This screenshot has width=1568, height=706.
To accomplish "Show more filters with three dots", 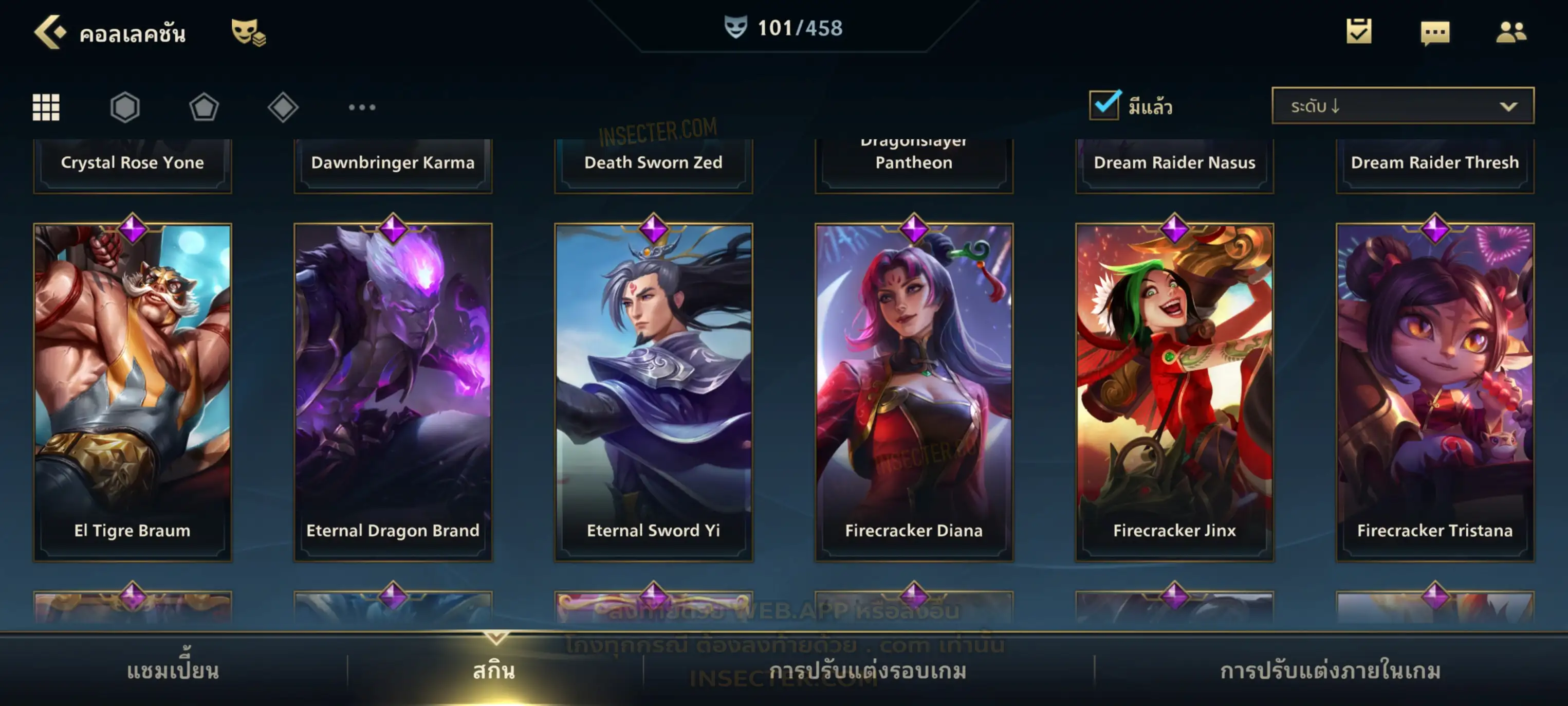I will [362, 107].
